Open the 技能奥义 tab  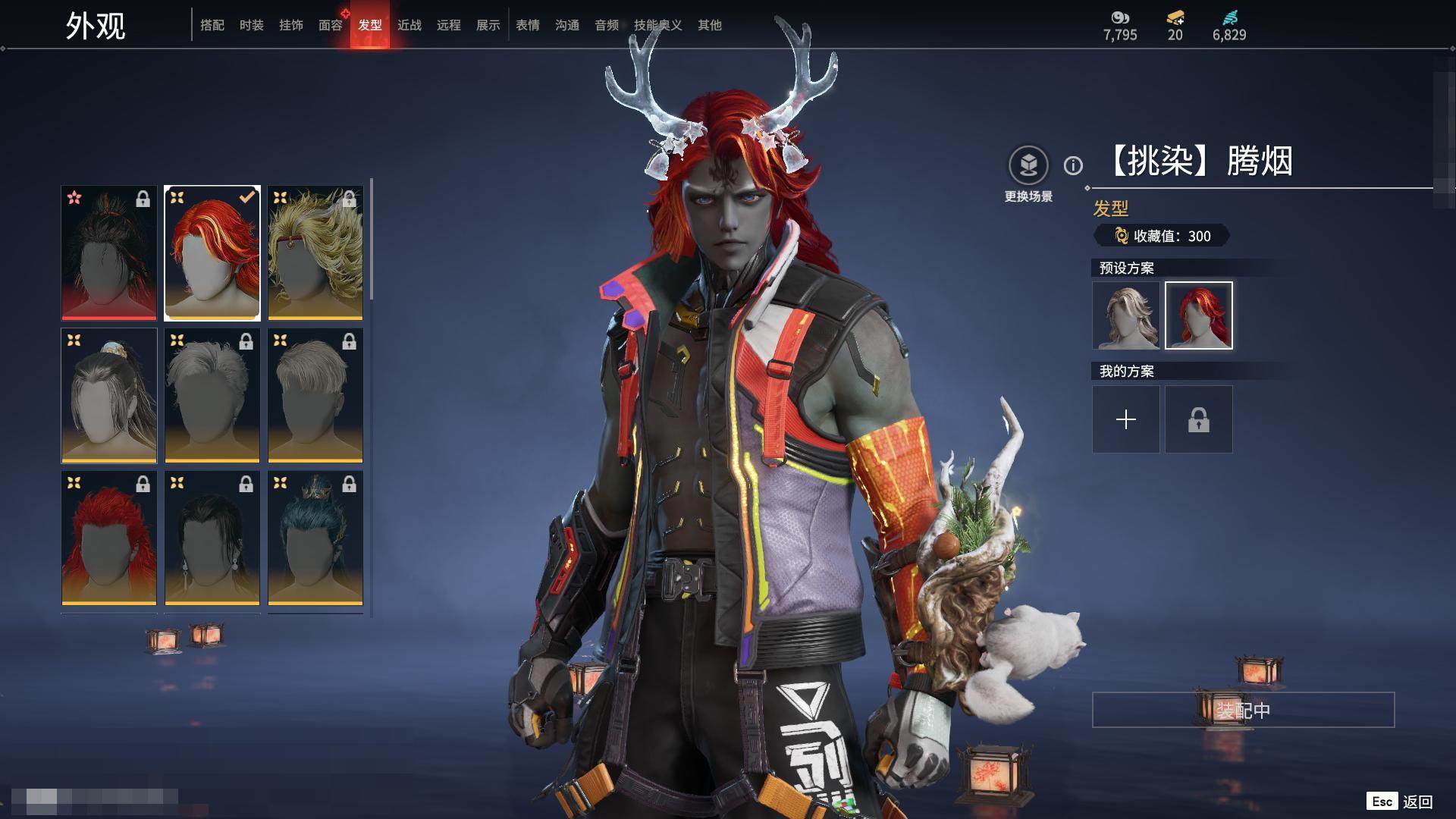coord(657,25)
